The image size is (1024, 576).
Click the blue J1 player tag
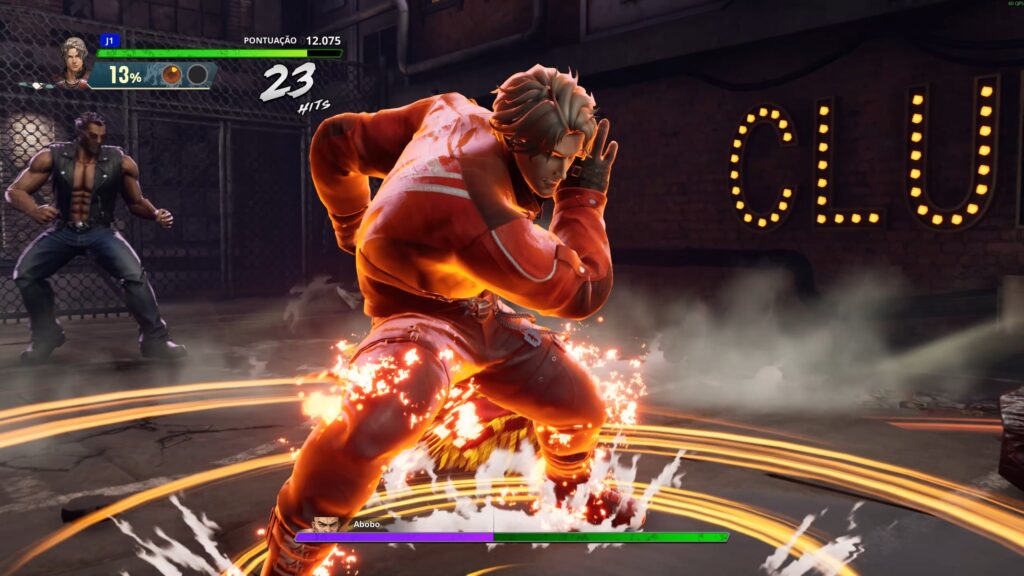(x=108, y=41)
